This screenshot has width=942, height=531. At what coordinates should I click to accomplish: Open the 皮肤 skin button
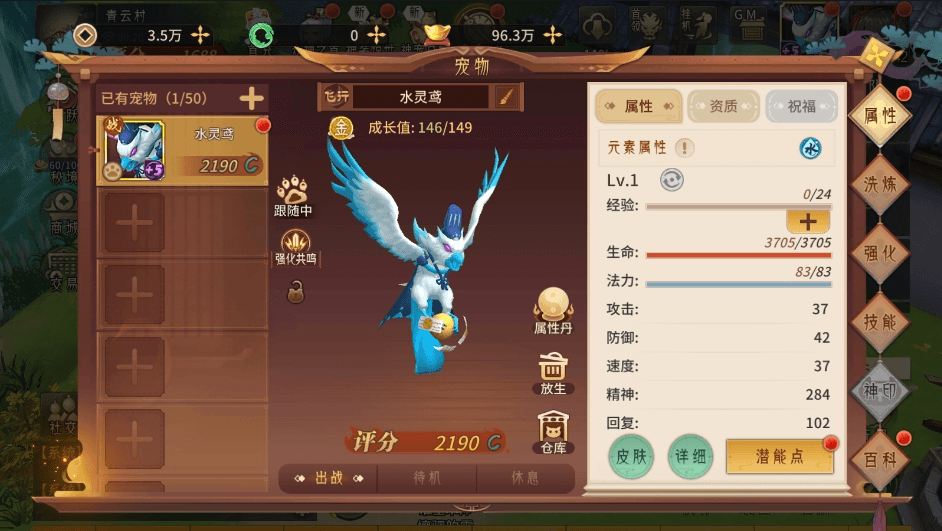tap(631, 456)
